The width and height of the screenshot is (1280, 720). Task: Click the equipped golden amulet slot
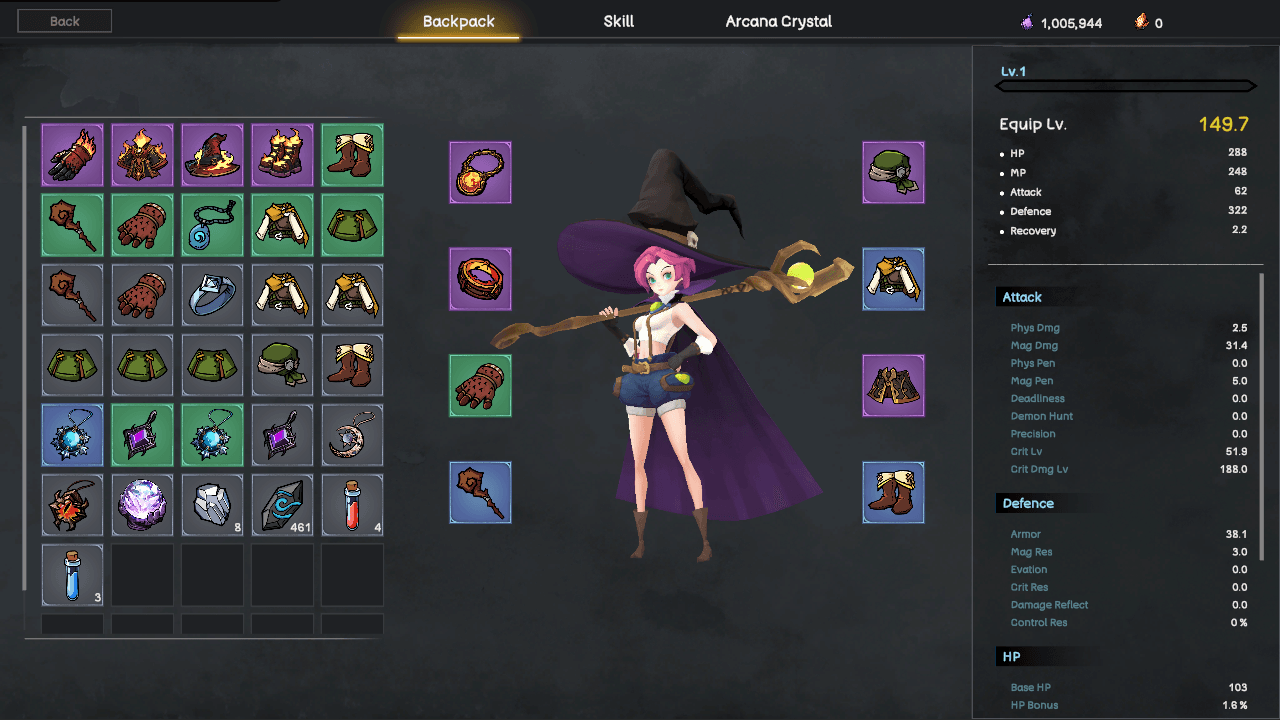[480, 172]
